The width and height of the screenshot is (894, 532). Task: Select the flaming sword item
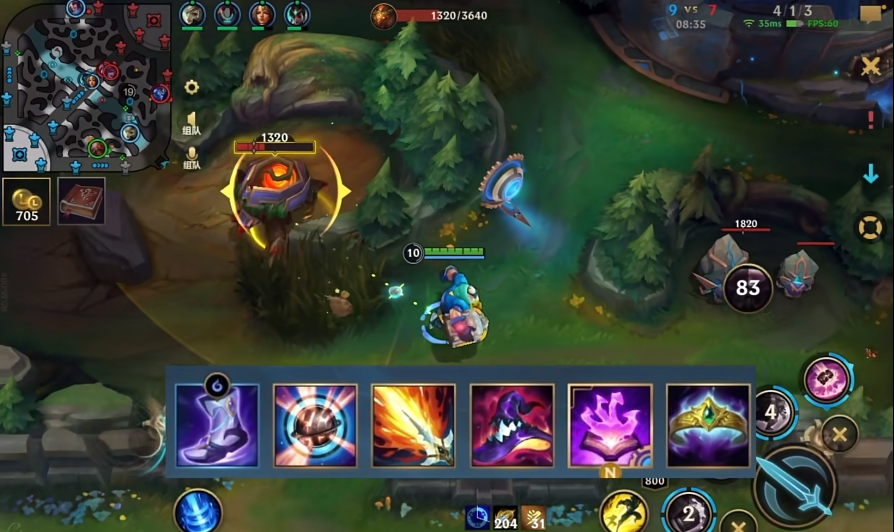[413, 426]
